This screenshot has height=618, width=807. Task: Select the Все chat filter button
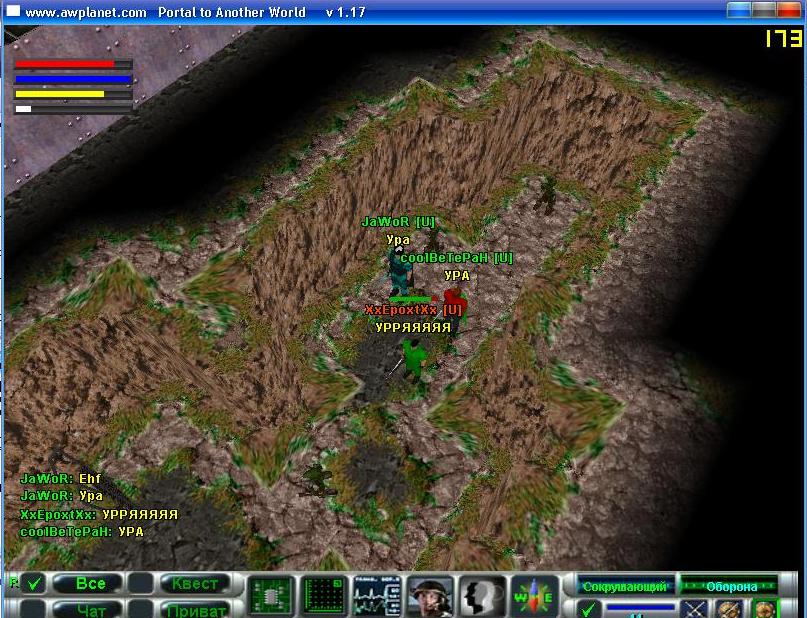click(x=89, y=584)
